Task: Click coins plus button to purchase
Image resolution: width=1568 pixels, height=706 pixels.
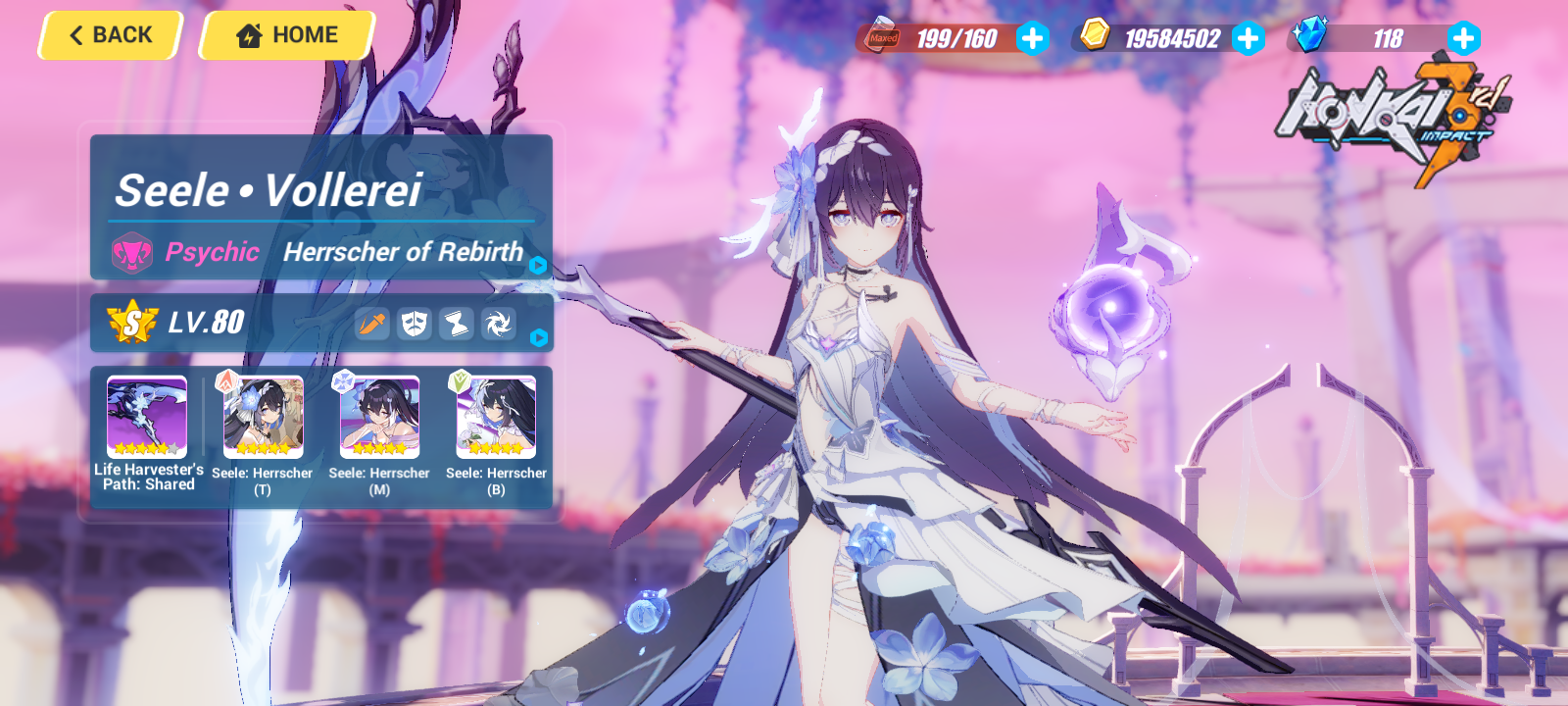Action: click(1247, 40)
